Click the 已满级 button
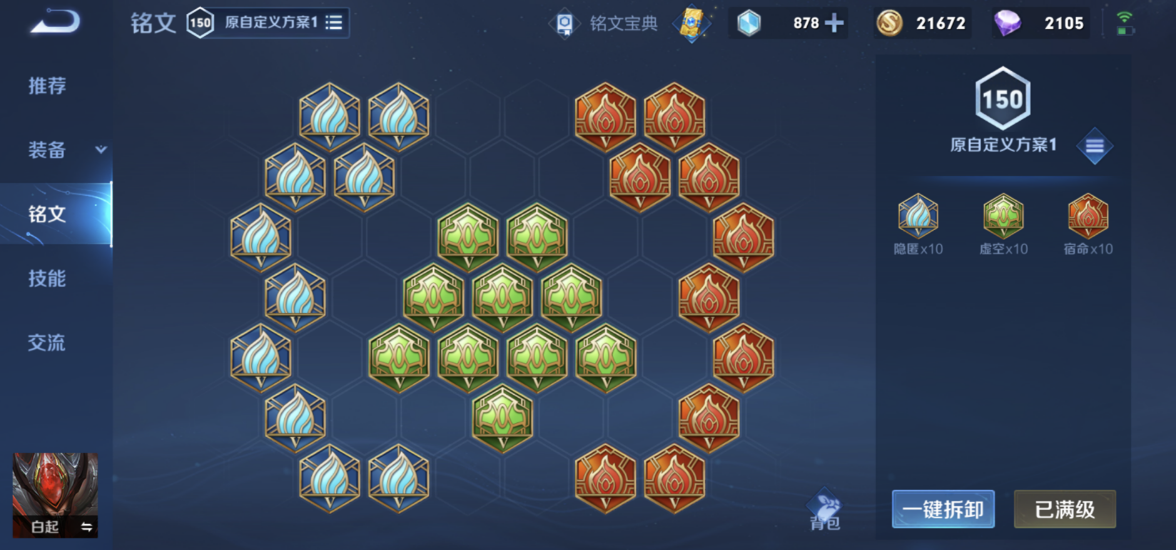 point(1064,510)
